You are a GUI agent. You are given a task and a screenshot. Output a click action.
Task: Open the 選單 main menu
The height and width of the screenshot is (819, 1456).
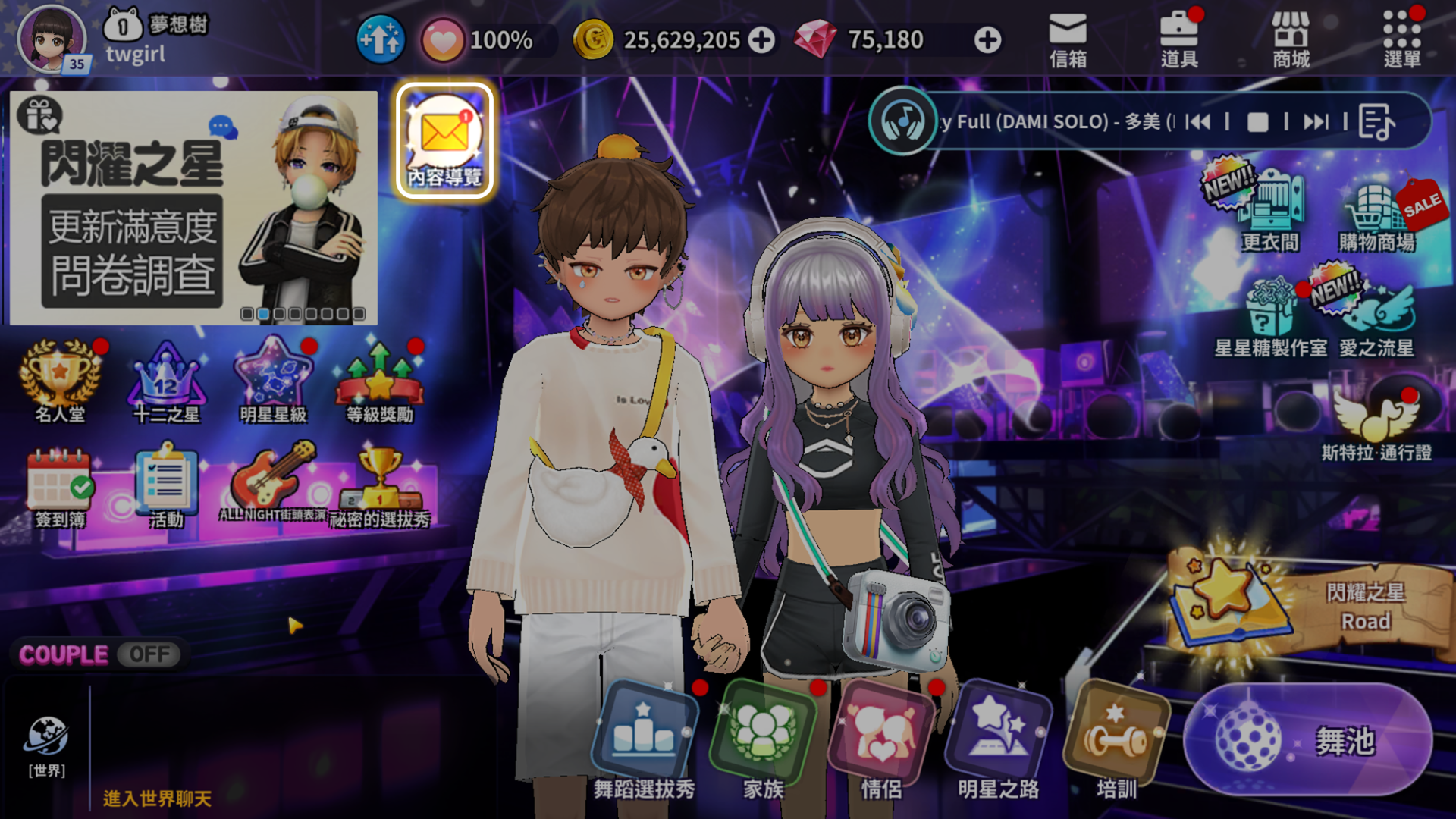[1401, 39]
